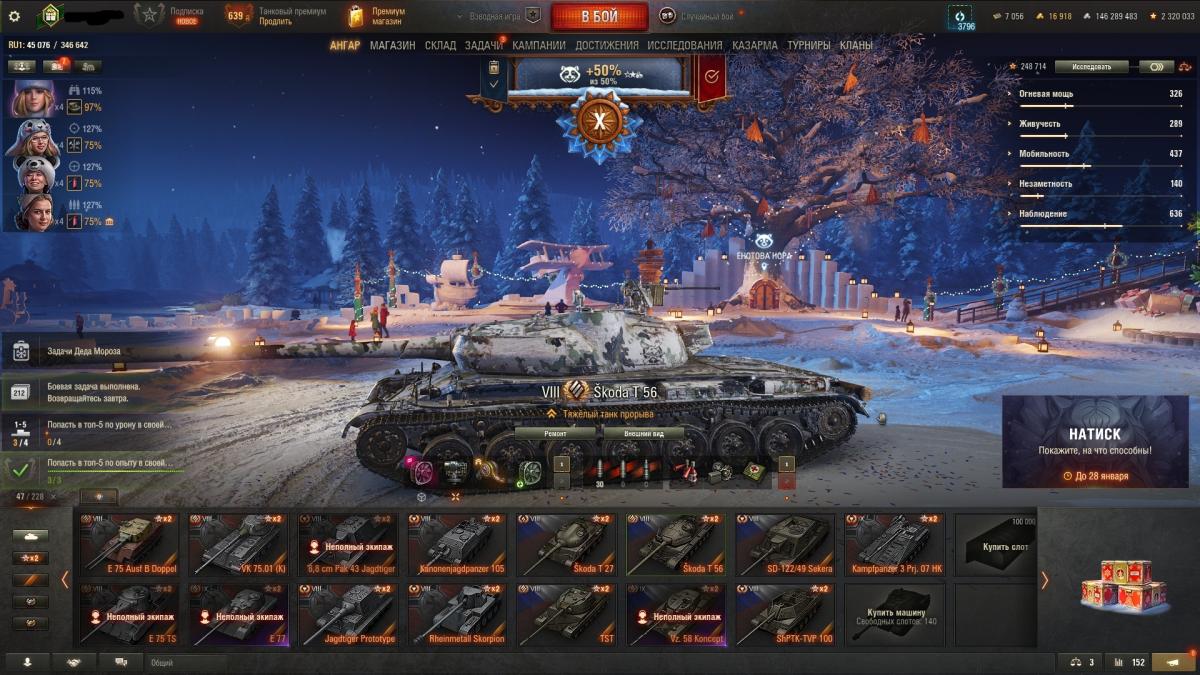
Task: Open the settings gear icon
Action: click(x=14, y=16)
